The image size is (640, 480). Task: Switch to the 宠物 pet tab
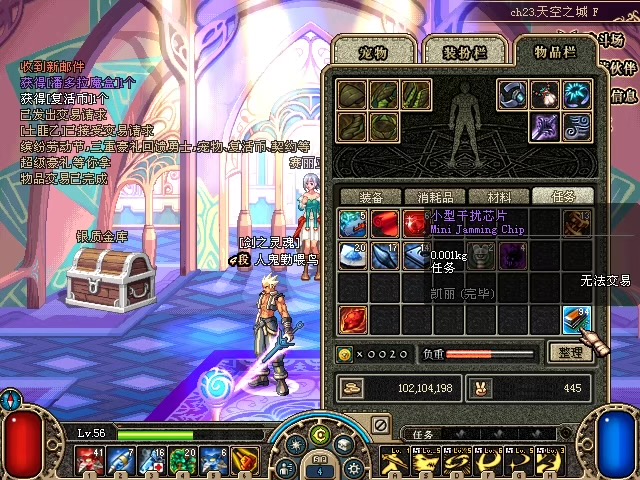372,49
